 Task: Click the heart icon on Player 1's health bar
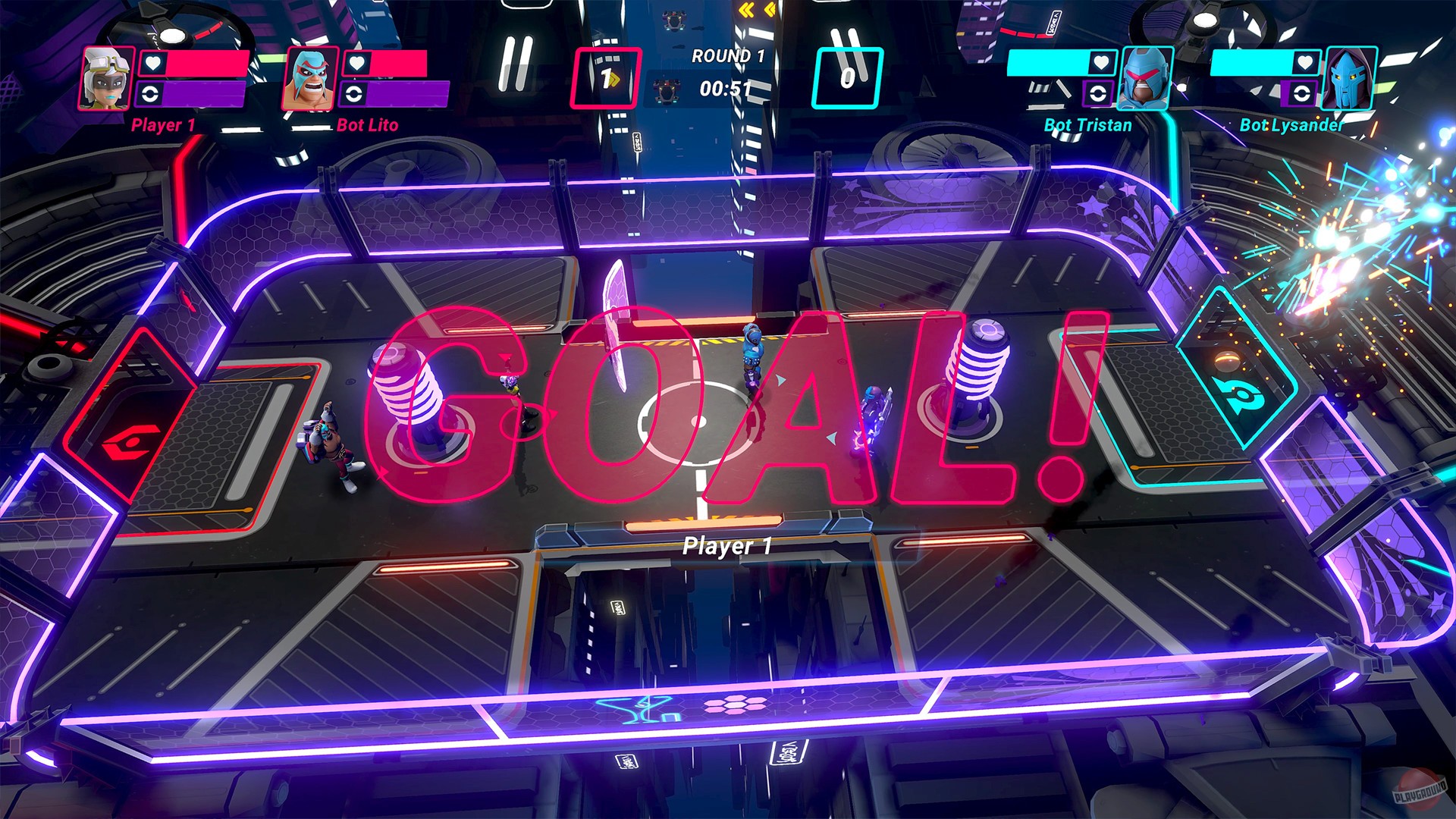click(152, 64)
